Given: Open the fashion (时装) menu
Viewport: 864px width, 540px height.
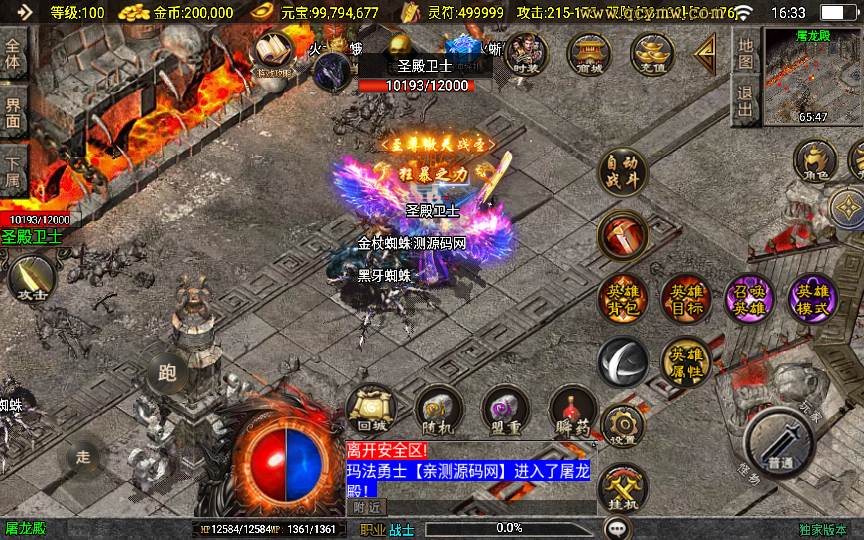Looking at the screenshot, I should pyautogui.click(x=525, y=54).
